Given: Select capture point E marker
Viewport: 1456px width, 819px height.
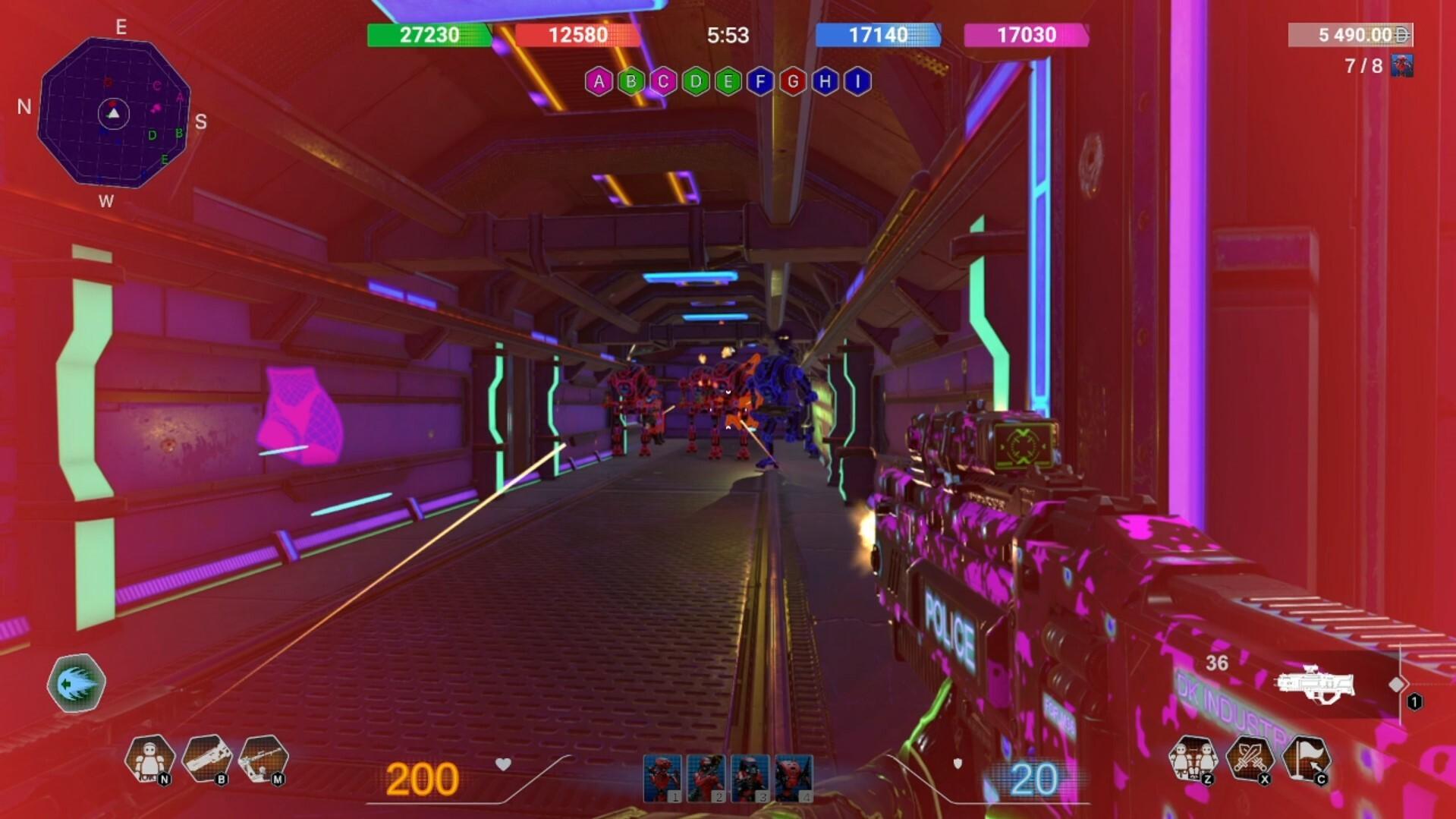Looking at the screenshot, I should 728,81.
